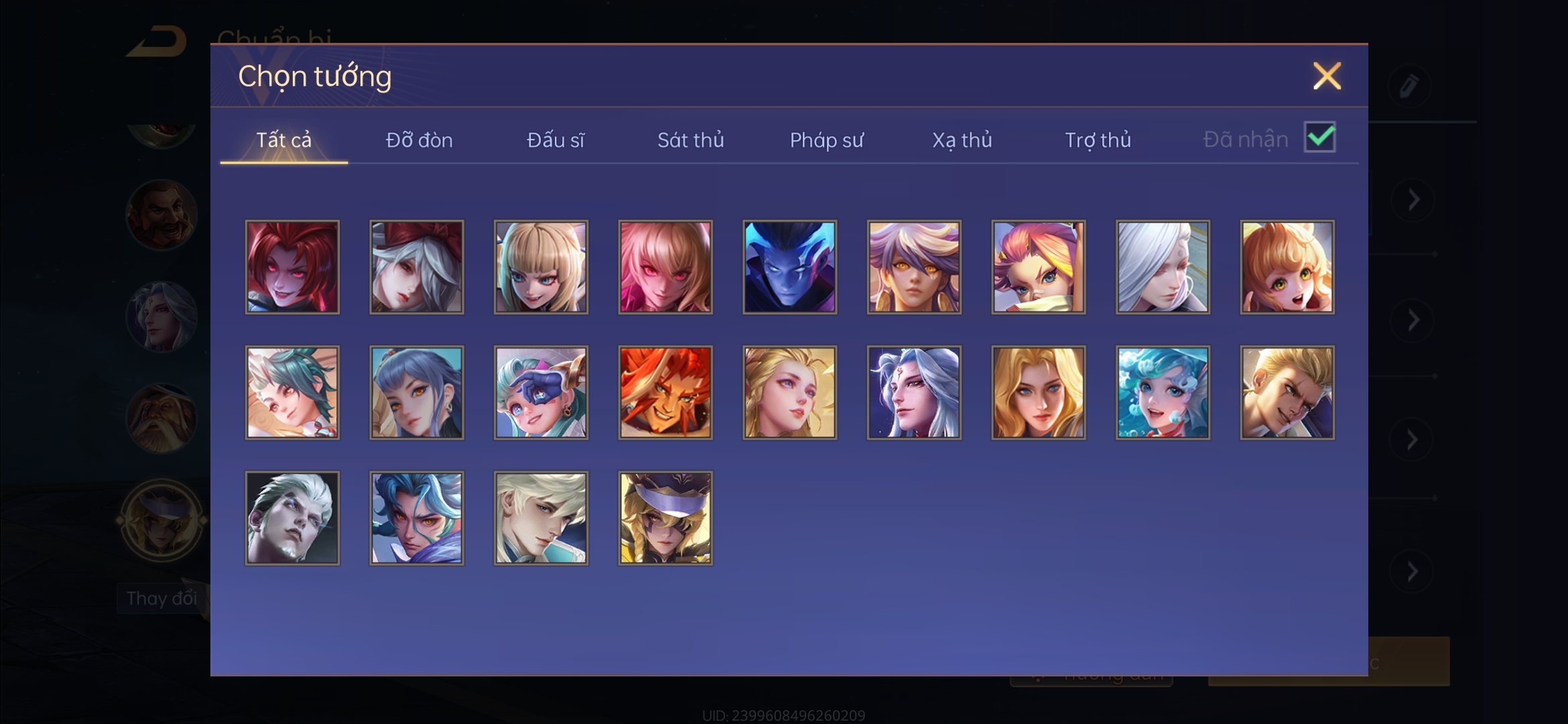Open the Đỡ đòn tank tab
The height and width of the screenshot is (724, 1568).
[419, 140]
